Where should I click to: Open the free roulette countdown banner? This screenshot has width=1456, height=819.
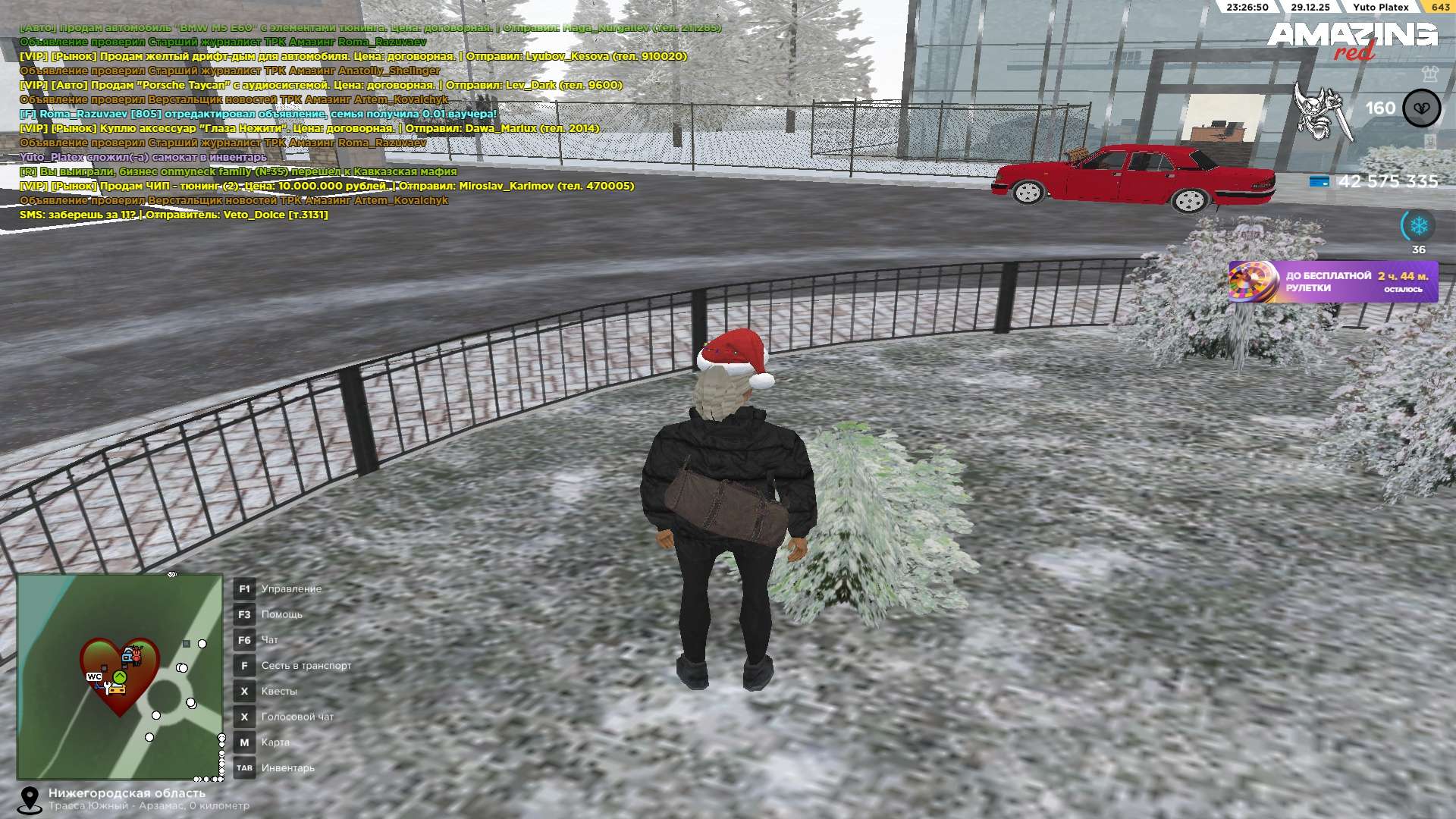pyautogui.click(x=1332, y=281)
